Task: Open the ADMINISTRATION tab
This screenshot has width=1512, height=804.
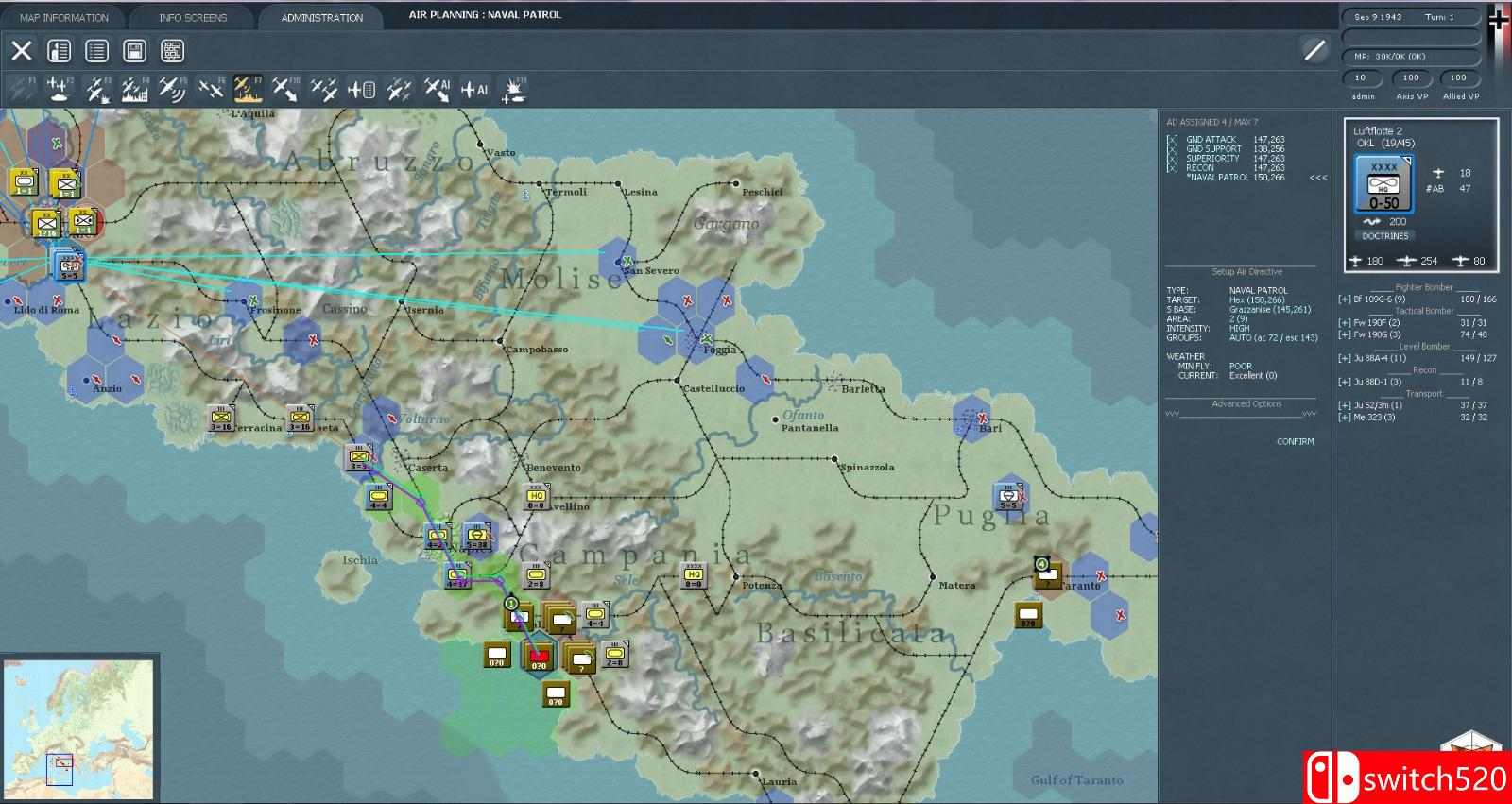Action: coord(320,16)
